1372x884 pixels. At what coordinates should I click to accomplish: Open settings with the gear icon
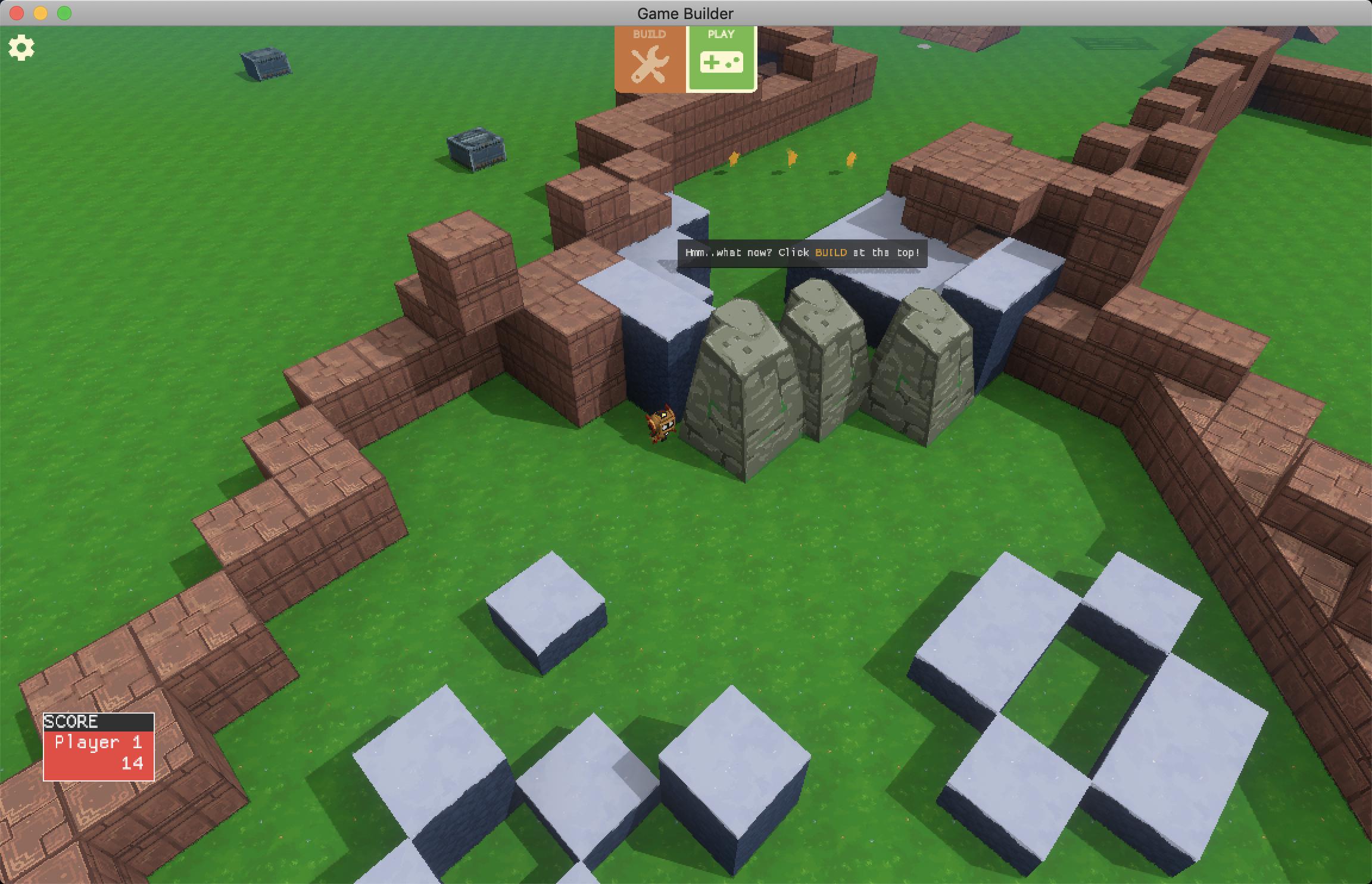[x=21, y=48]
